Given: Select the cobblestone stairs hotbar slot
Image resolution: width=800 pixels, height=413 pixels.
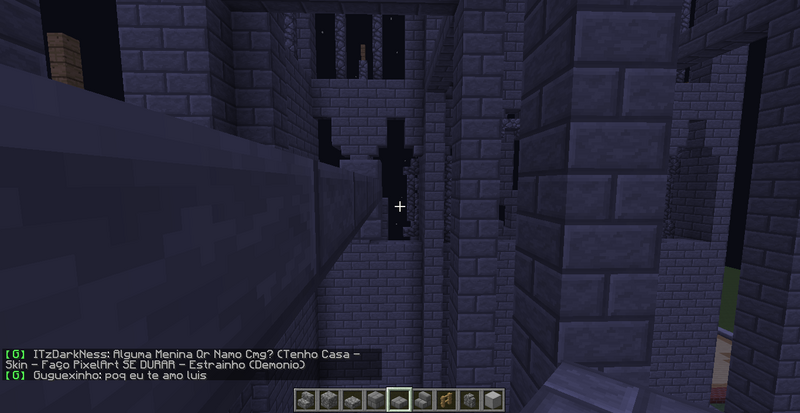Looking at the screenshot, I should 306,400.
